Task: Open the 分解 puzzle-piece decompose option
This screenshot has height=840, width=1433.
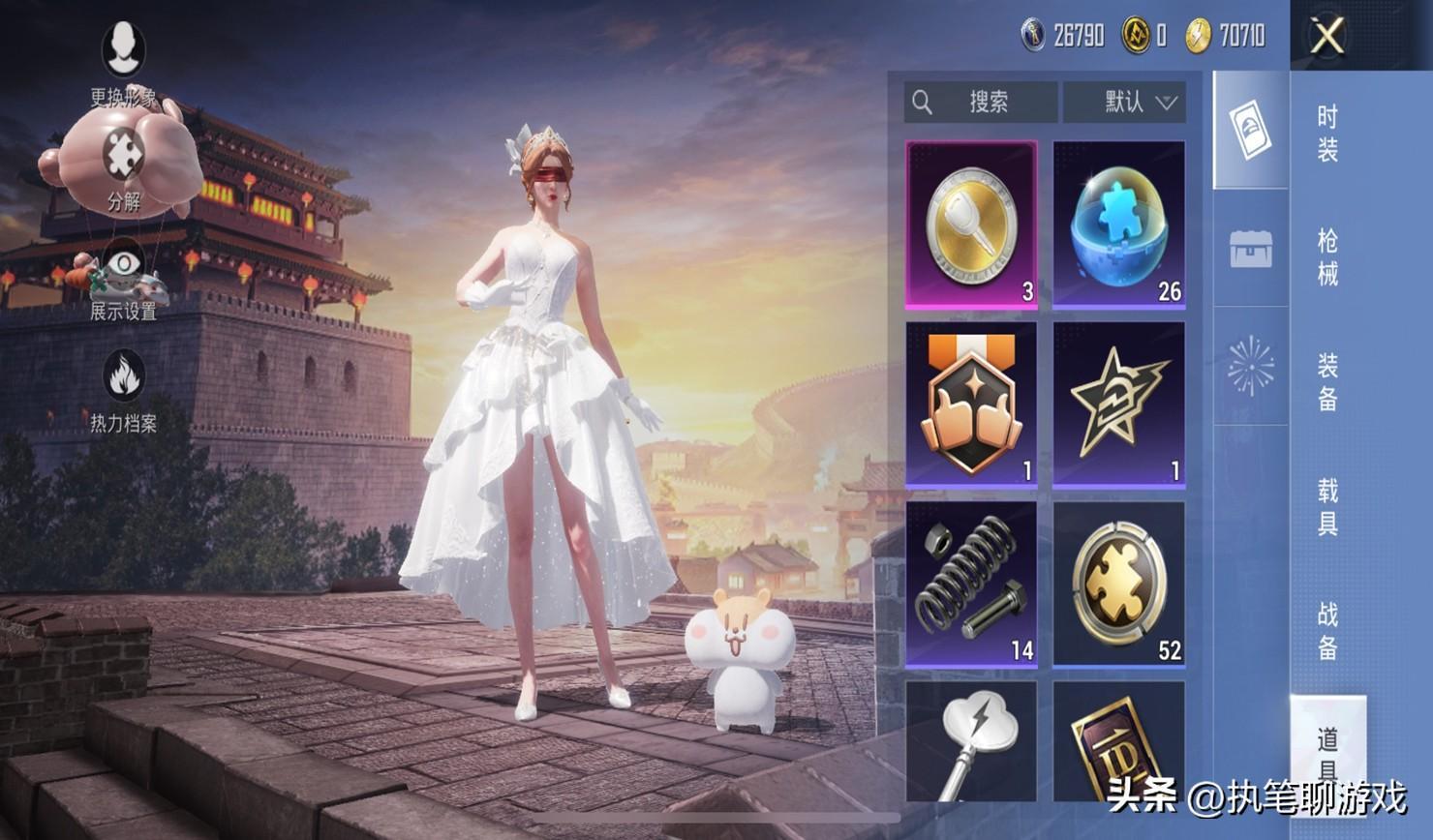Action: point(123,166)
